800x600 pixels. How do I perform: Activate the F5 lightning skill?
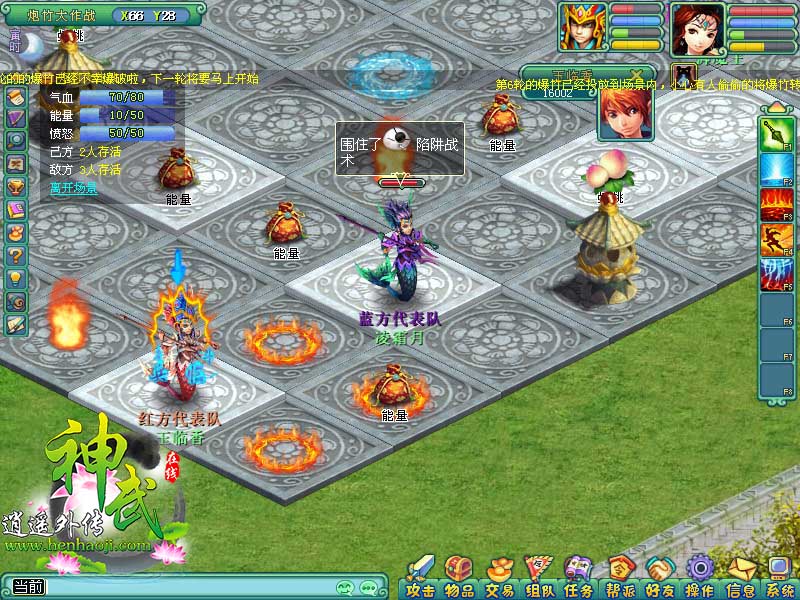(x=777, y=272)
